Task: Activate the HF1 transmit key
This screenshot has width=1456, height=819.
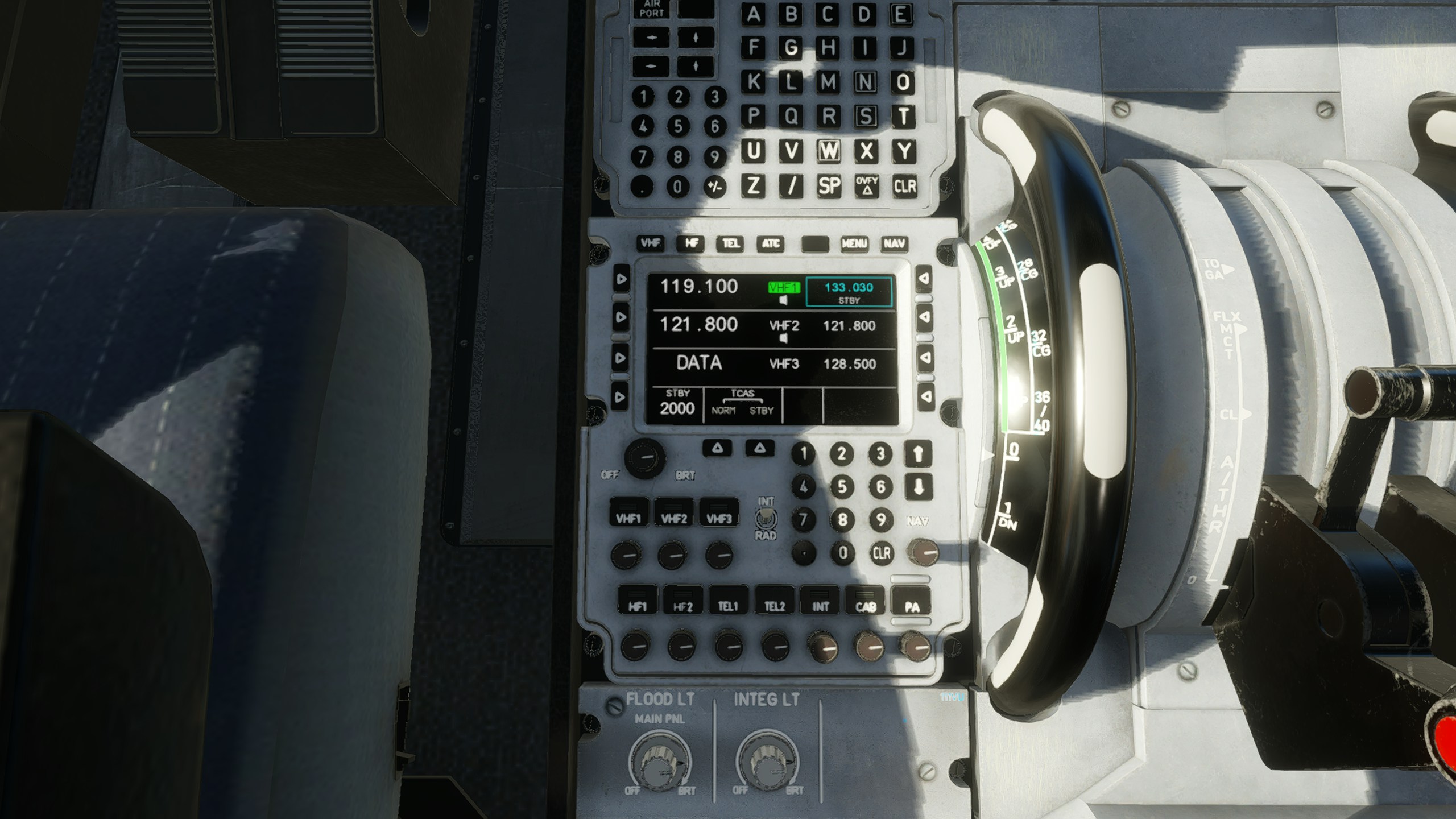Action: [638, 602]
